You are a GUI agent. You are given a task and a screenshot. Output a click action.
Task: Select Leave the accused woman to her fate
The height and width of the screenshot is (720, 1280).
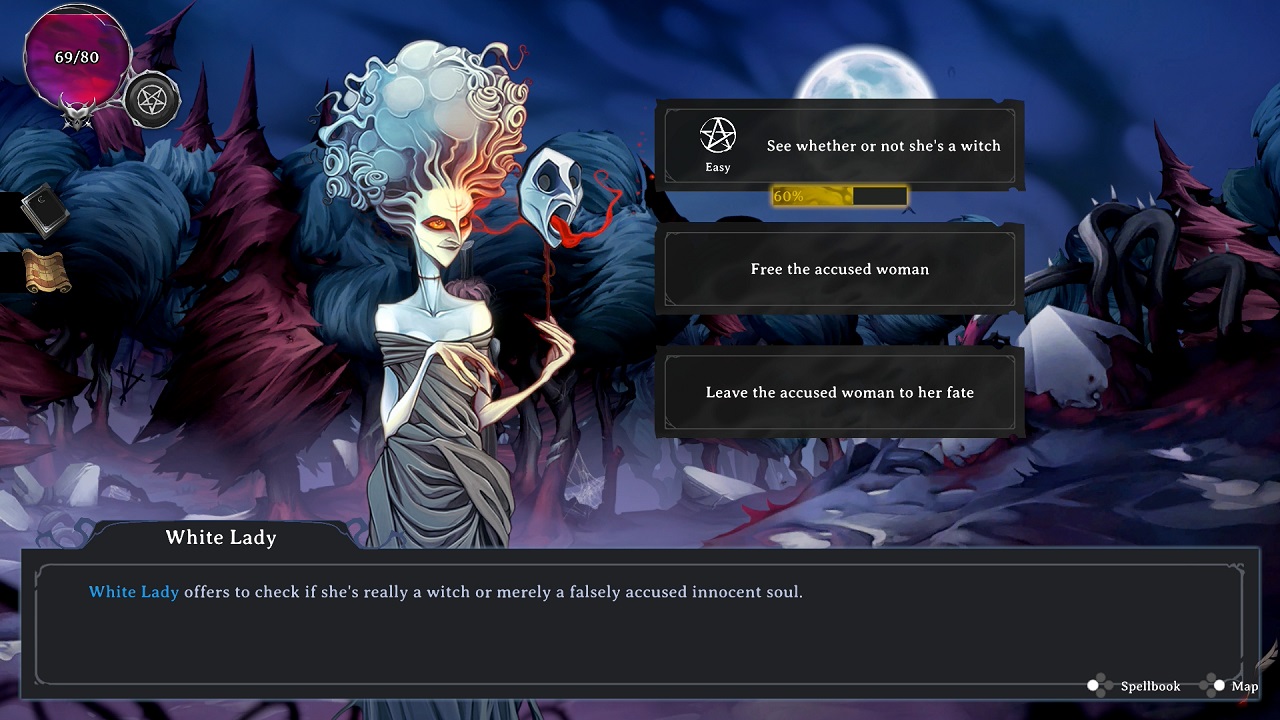pos(838,392)
